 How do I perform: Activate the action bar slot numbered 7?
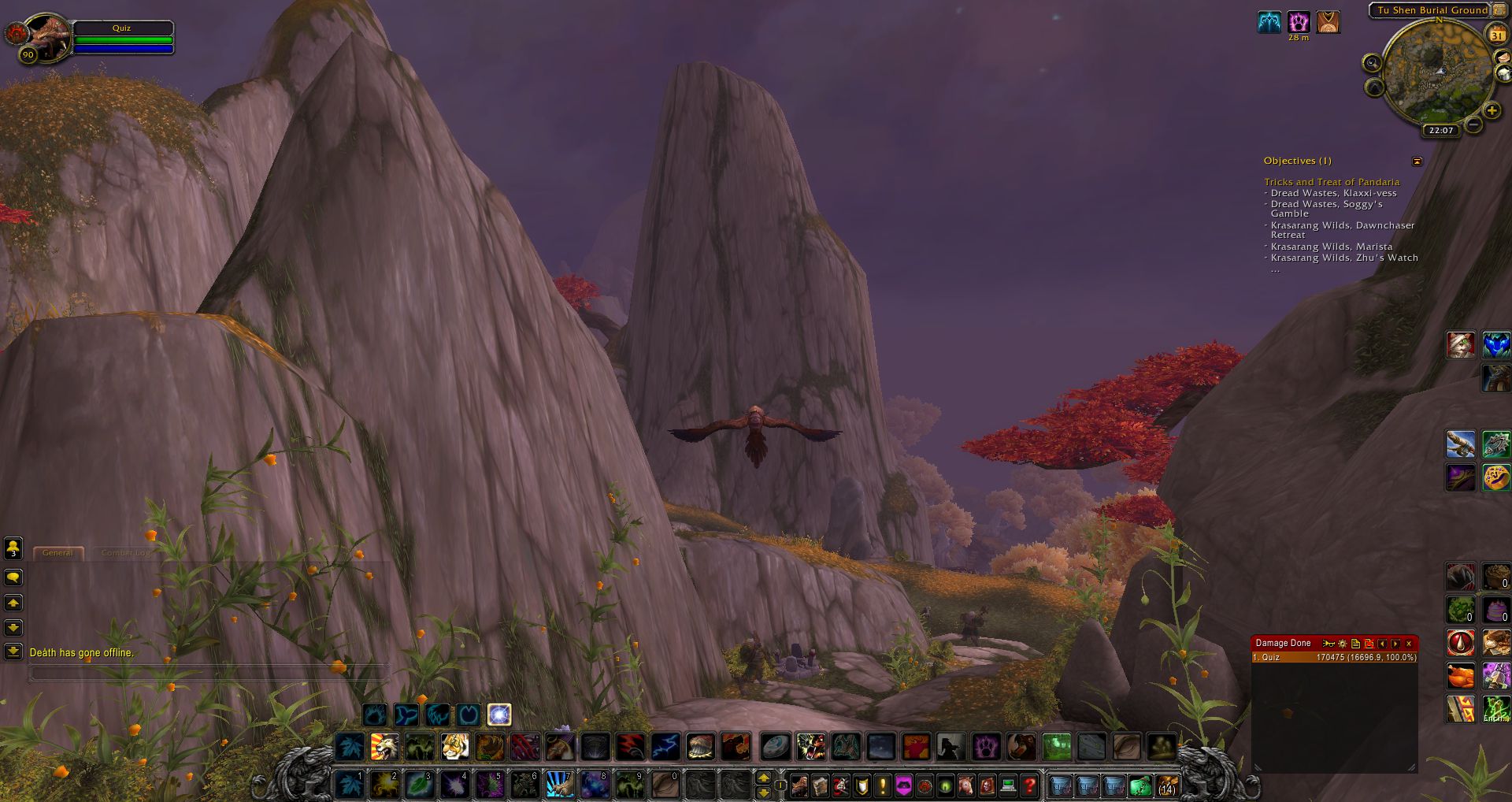[559, 785]
